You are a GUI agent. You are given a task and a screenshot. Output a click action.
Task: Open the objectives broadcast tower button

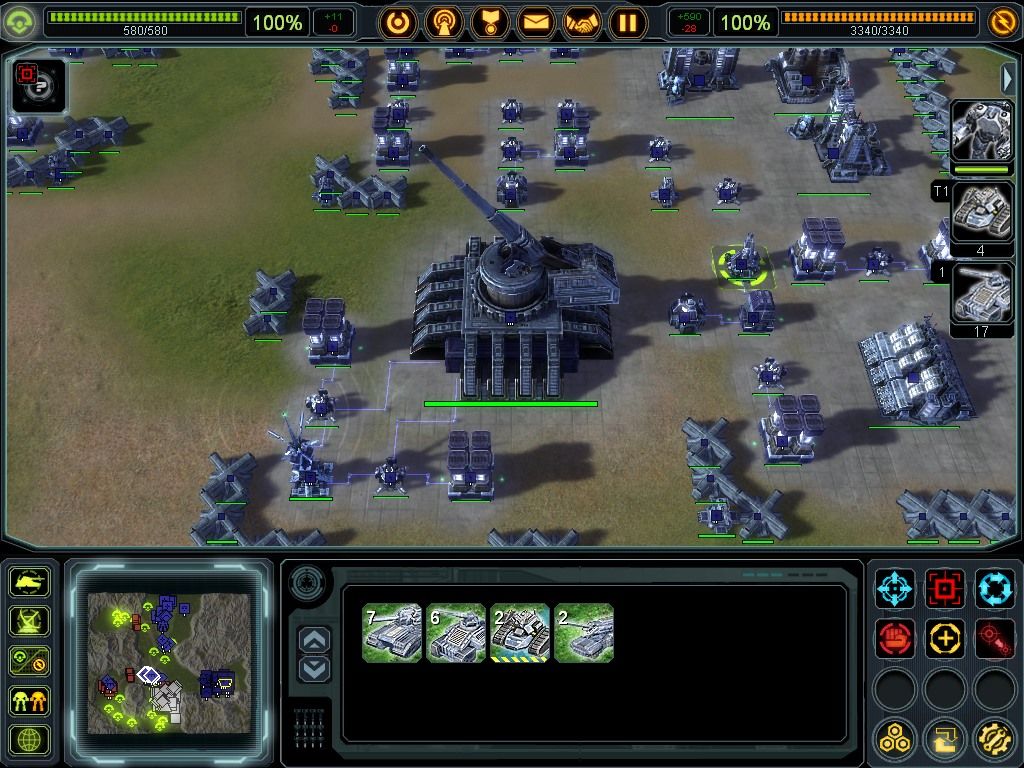(443, 21)
